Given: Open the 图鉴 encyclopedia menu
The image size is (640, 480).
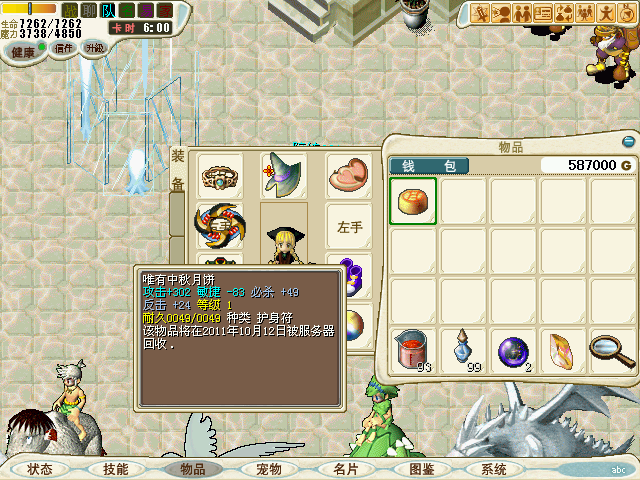Looking at the screenshot, I should pos(421,468).
